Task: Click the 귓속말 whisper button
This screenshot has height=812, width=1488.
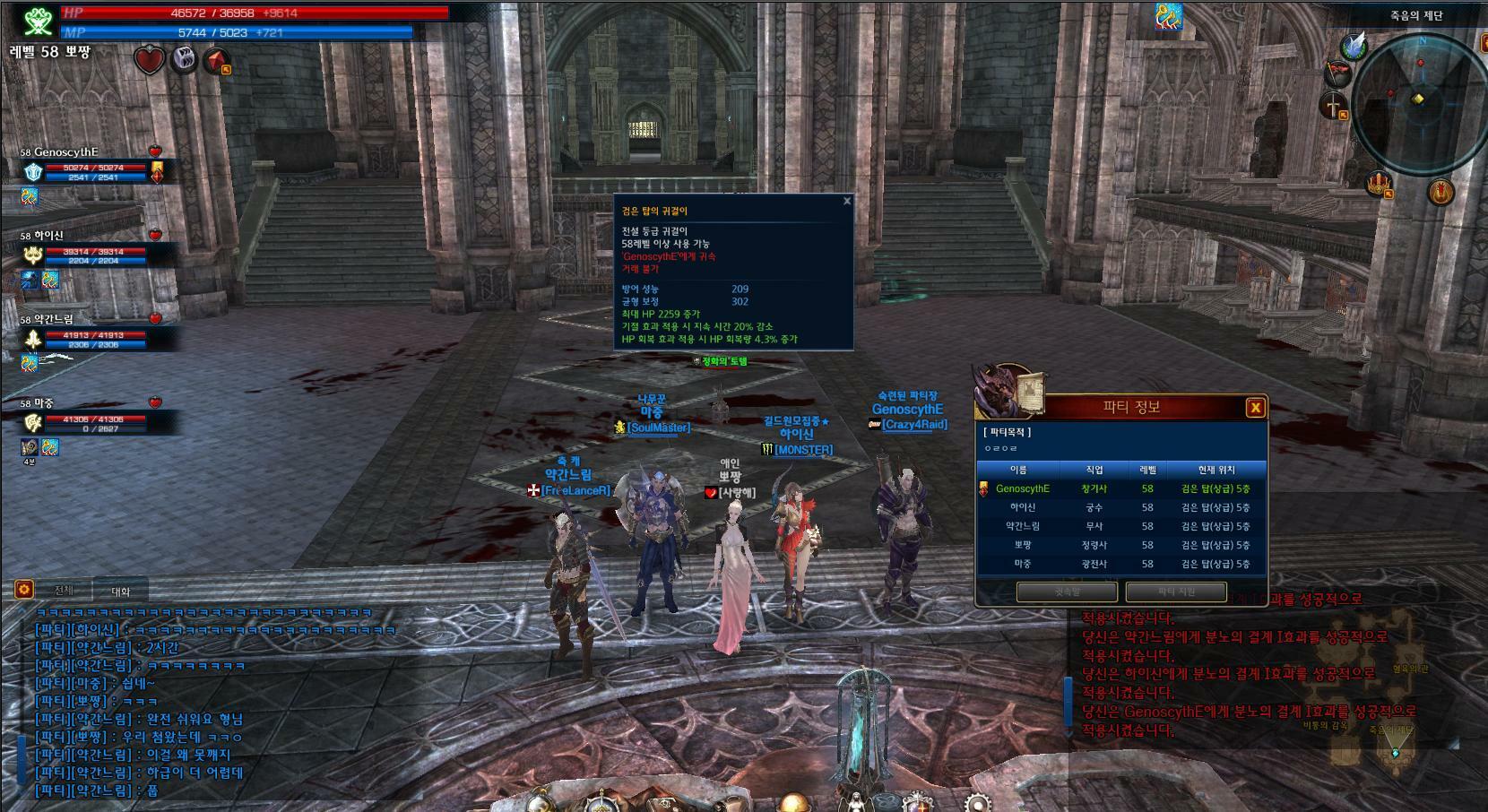Action: 1067,592
